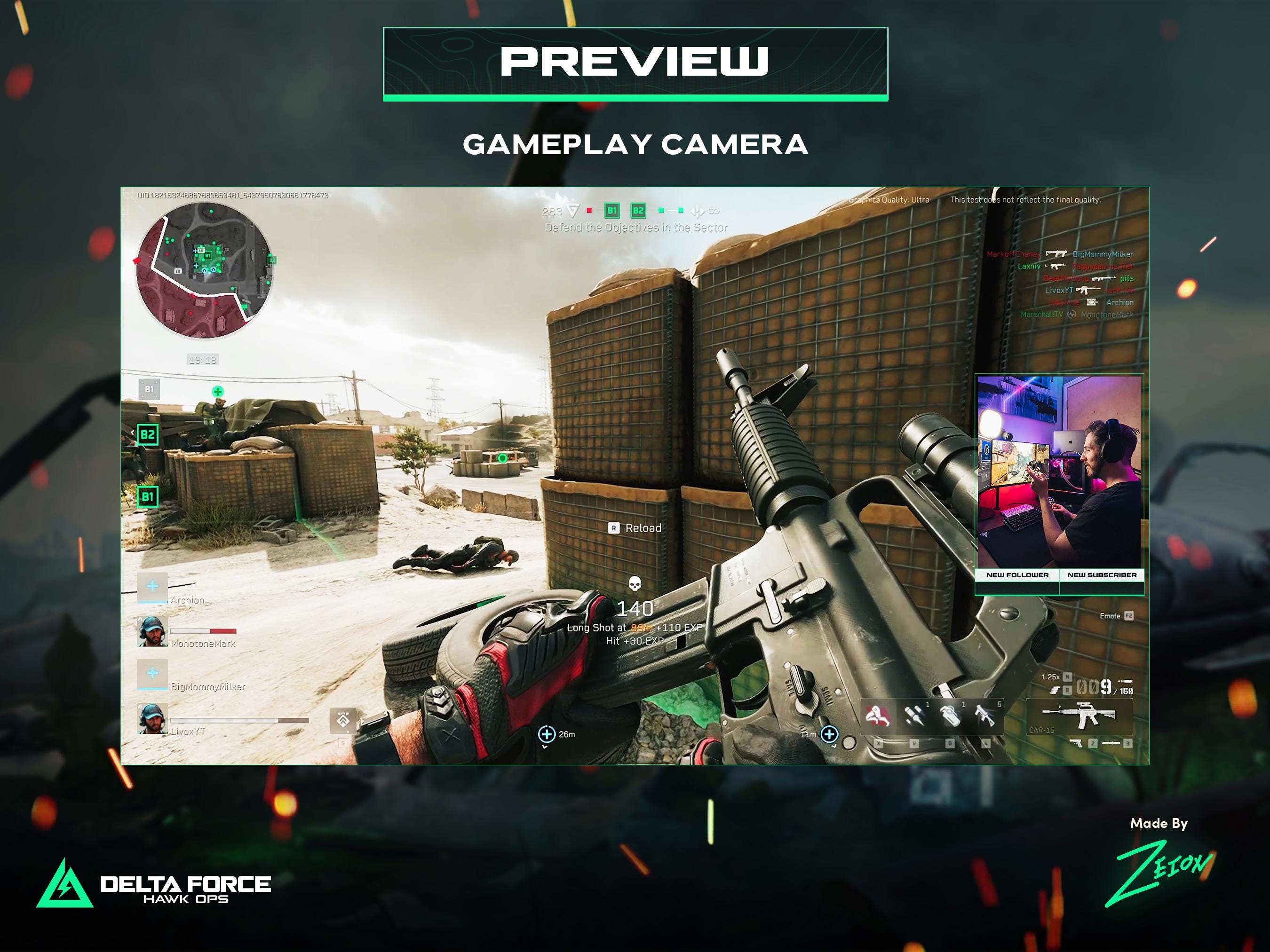This screenshot has width=1270, height=952.
Task: Select the medkit gear icon on the hotbar
Action: 878,717
